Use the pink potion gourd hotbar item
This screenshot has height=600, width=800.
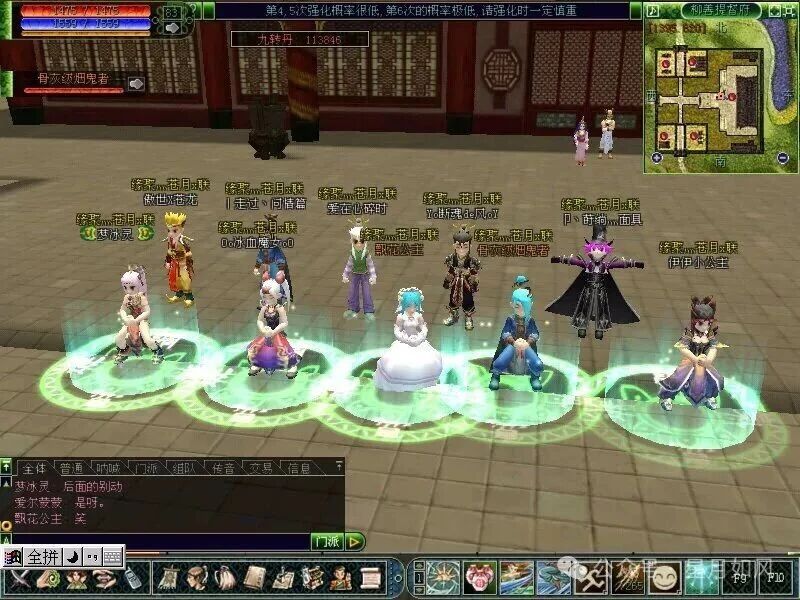click(479, 577)
